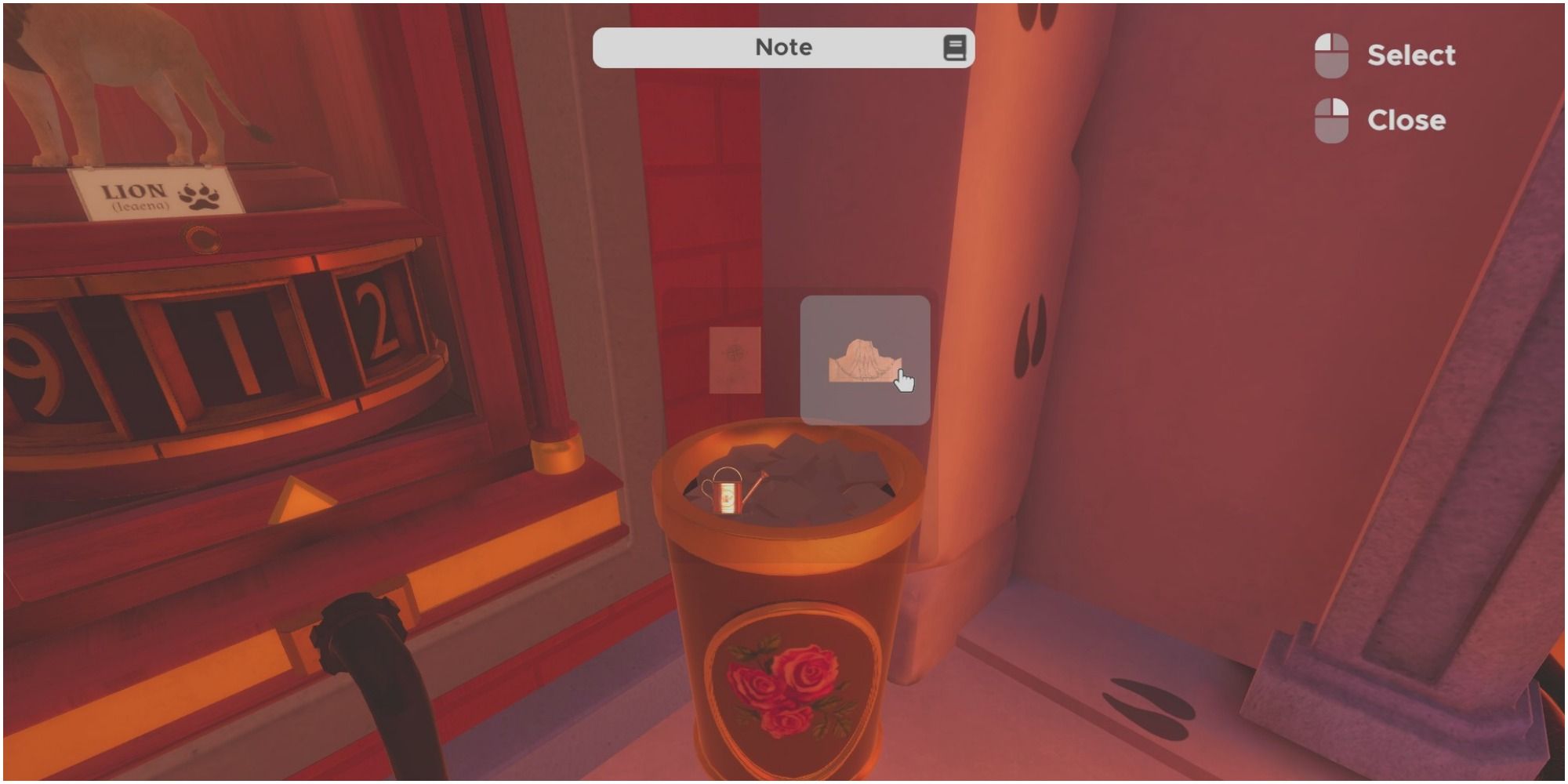Click the right mouse button Close icon
Screen dimensions: 1568x784
1330,119
